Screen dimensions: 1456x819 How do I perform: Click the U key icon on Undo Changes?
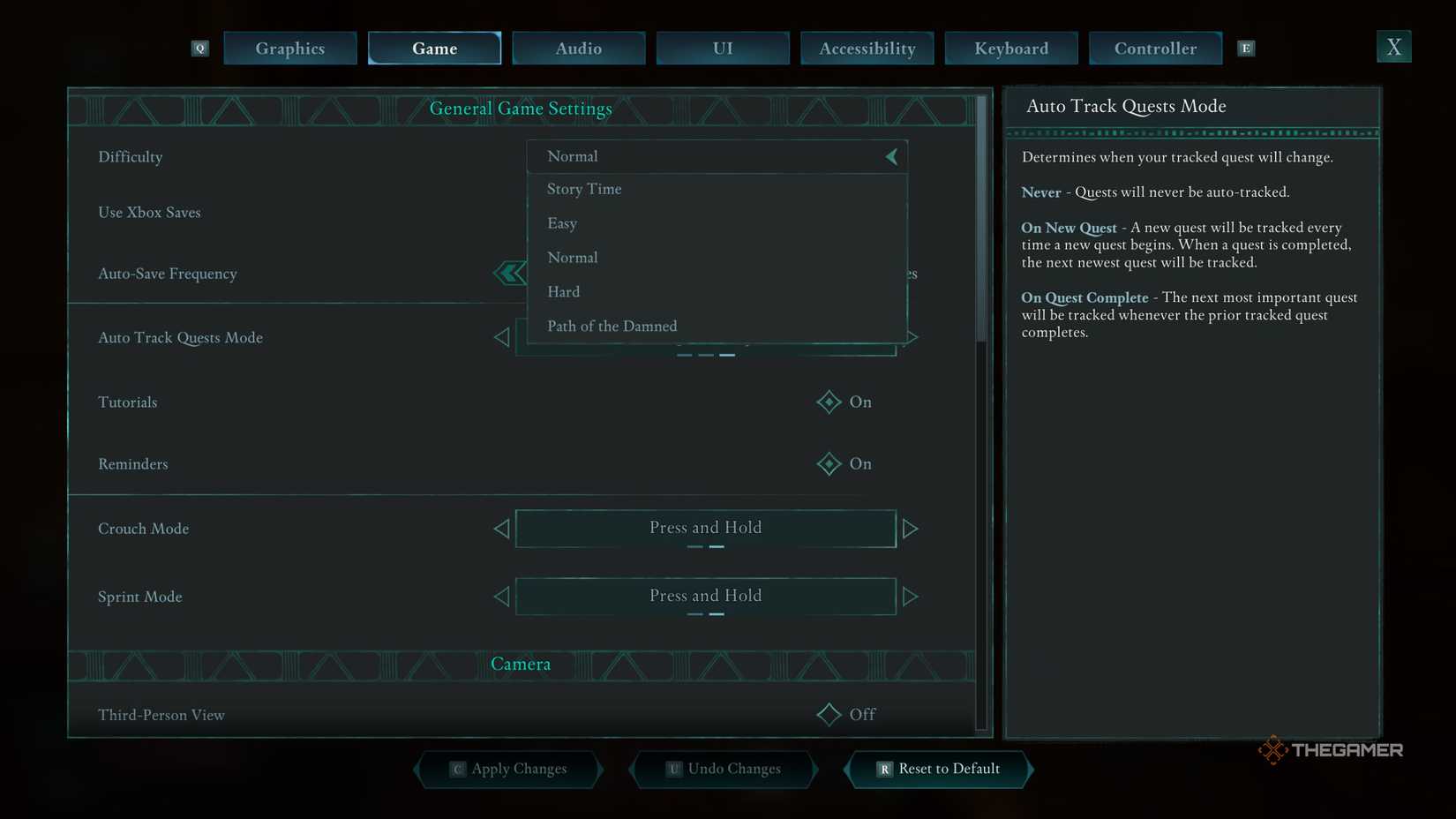(x=674, y=769)
